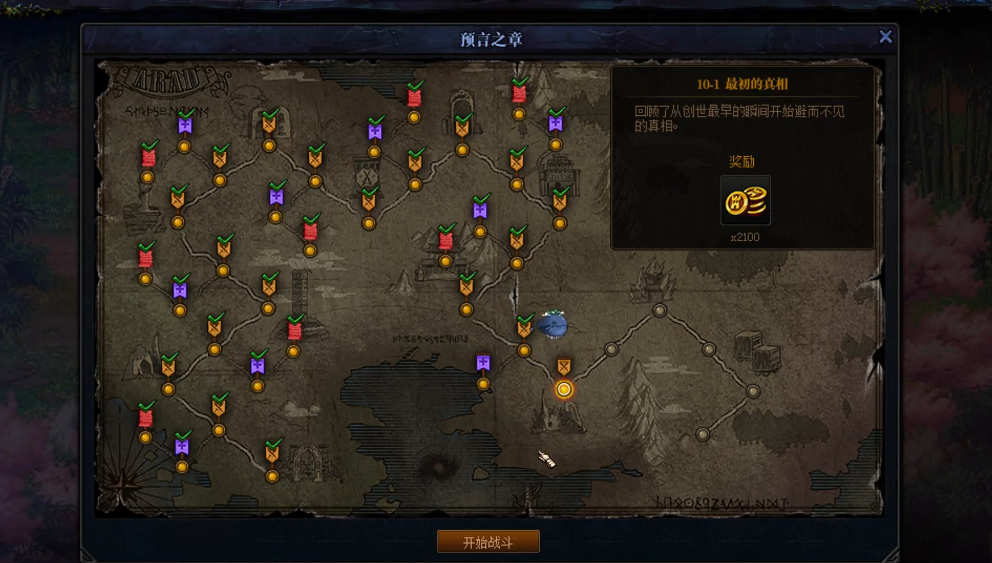Select the glowing highlighted stage node
Screen dimensions: 992x563
564,389
